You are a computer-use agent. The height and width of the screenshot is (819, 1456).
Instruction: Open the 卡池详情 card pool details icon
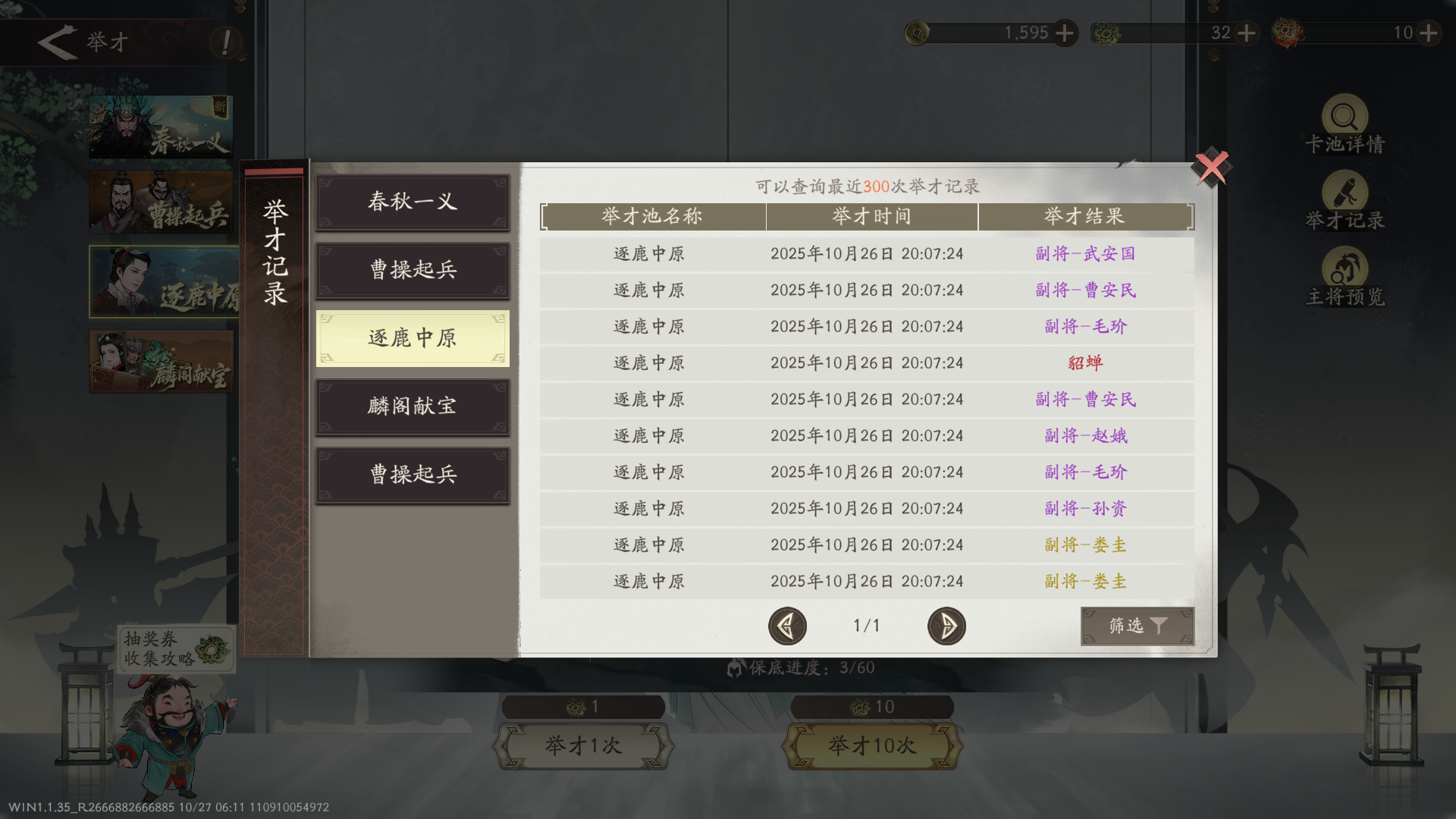click(1344, 121)
